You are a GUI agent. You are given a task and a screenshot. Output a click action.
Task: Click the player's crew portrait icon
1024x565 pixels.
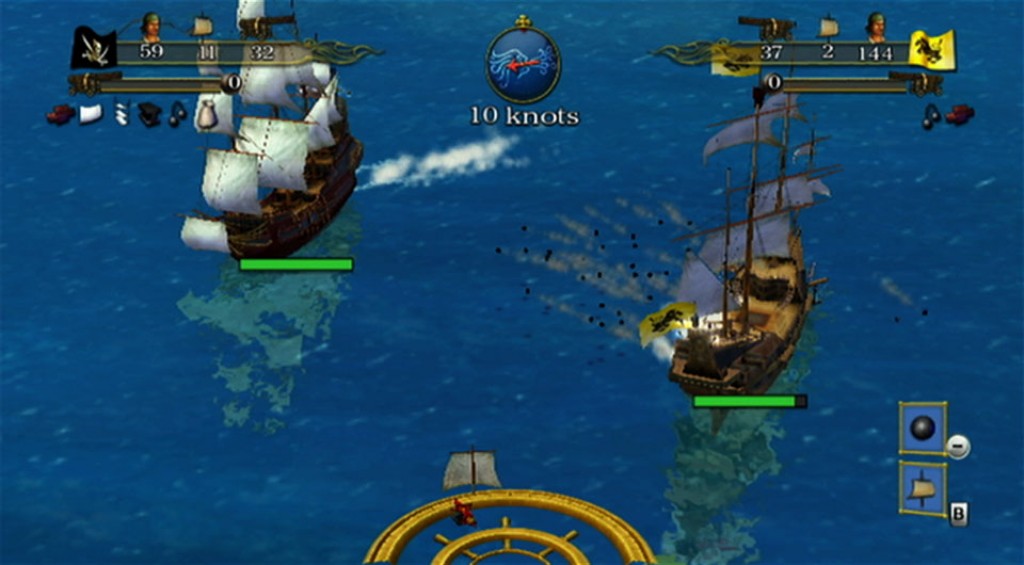(151, 25)
